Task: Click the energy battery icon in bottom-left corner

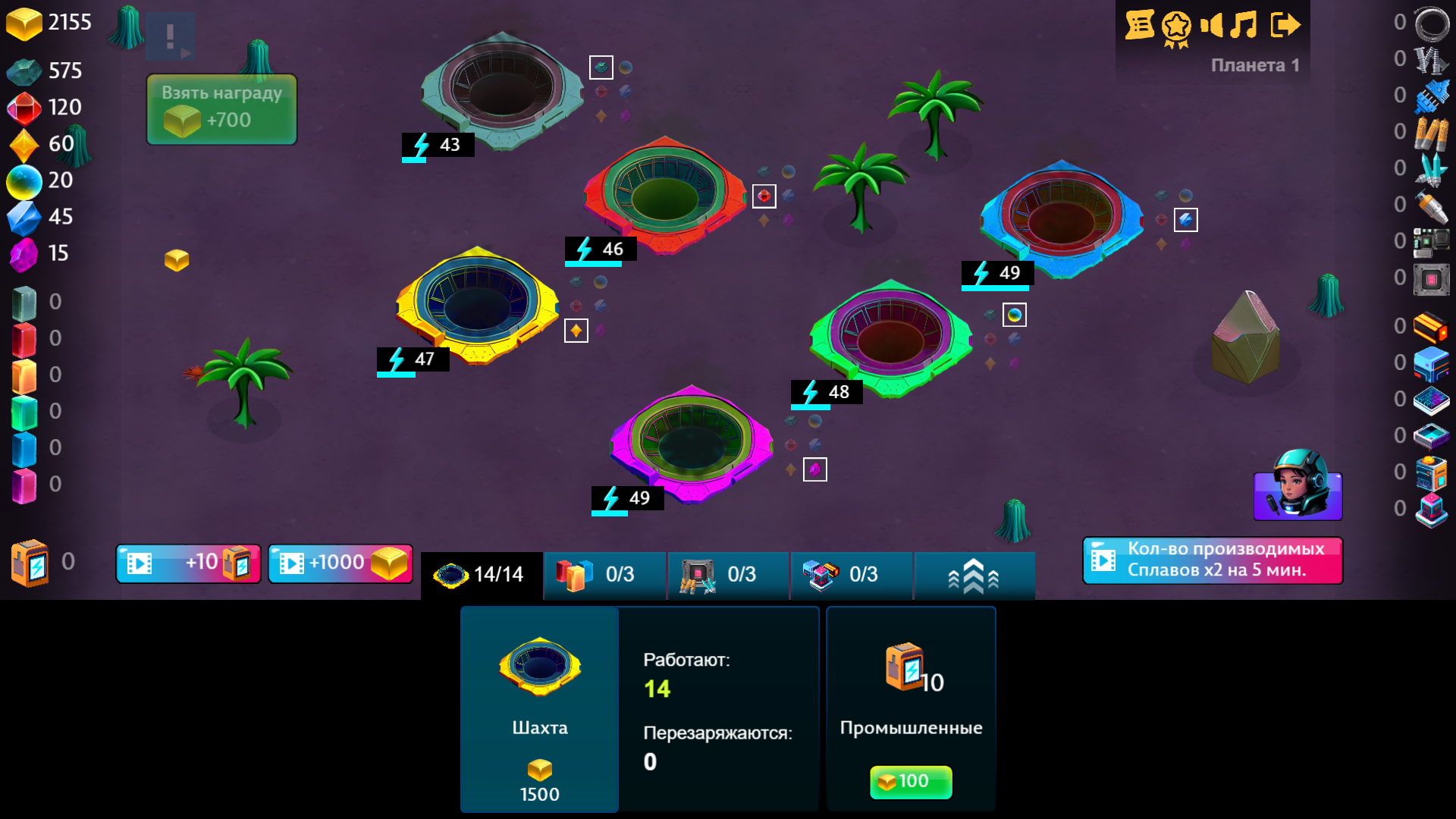Action: pyautogui.click(x=28, y=562)
